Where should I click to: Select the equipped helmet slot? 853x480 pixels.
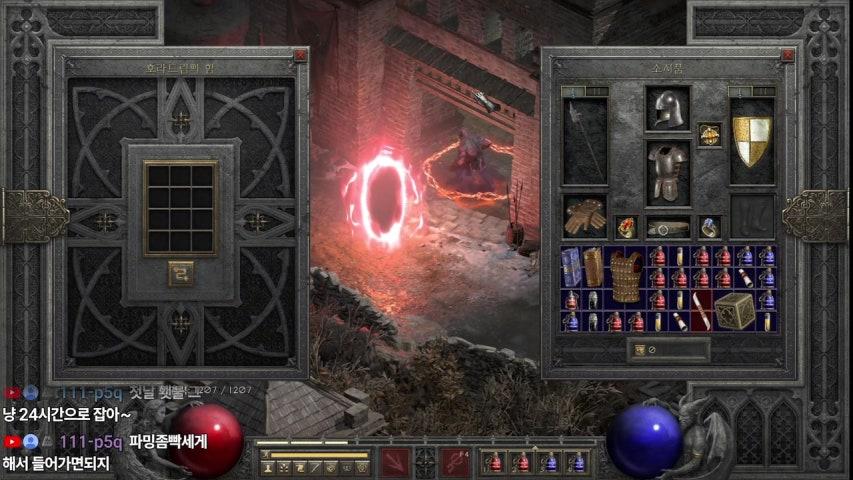[666, 109]
